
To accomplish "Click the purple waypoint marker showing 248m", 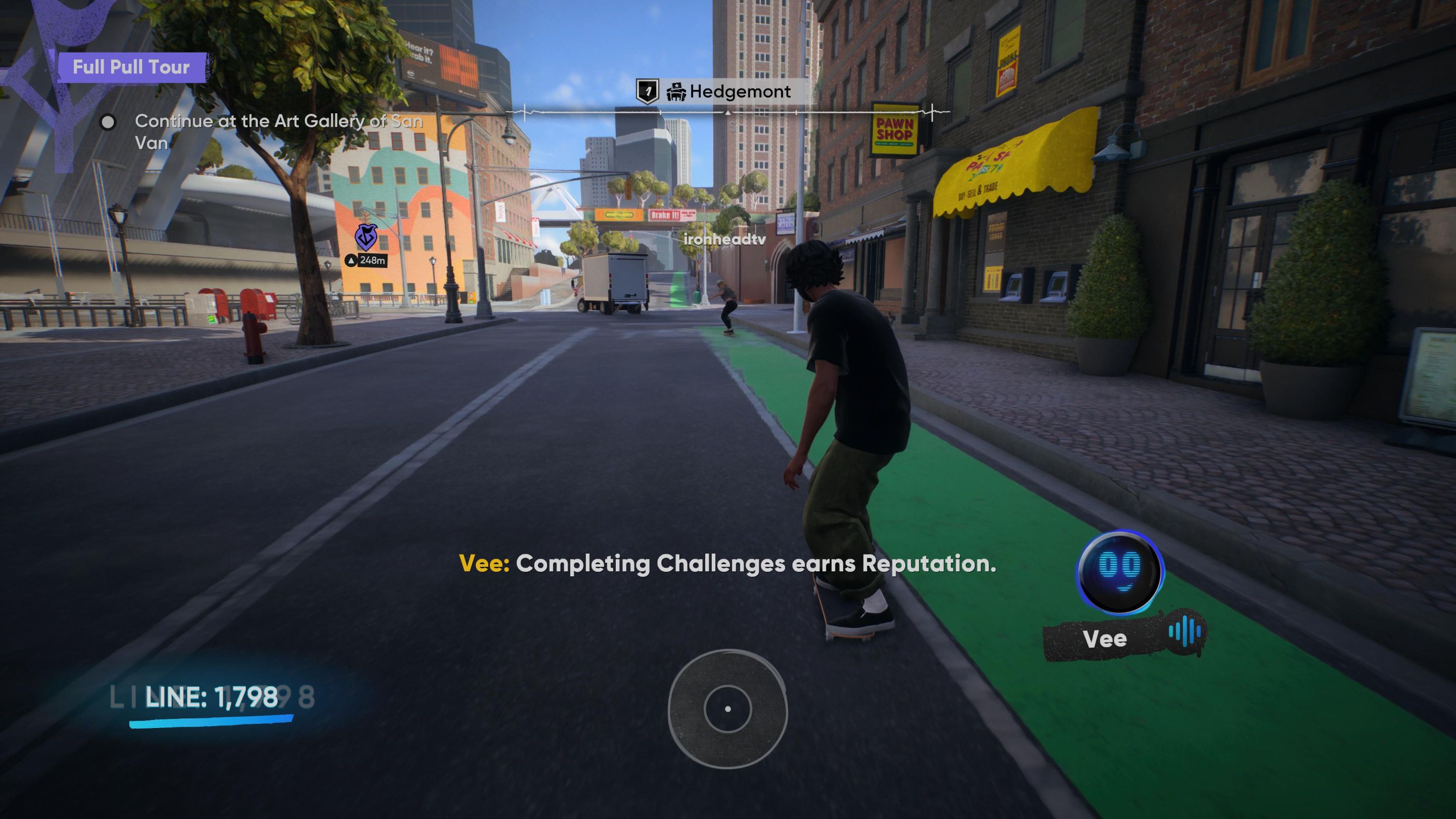I will (x=366, y=238).
